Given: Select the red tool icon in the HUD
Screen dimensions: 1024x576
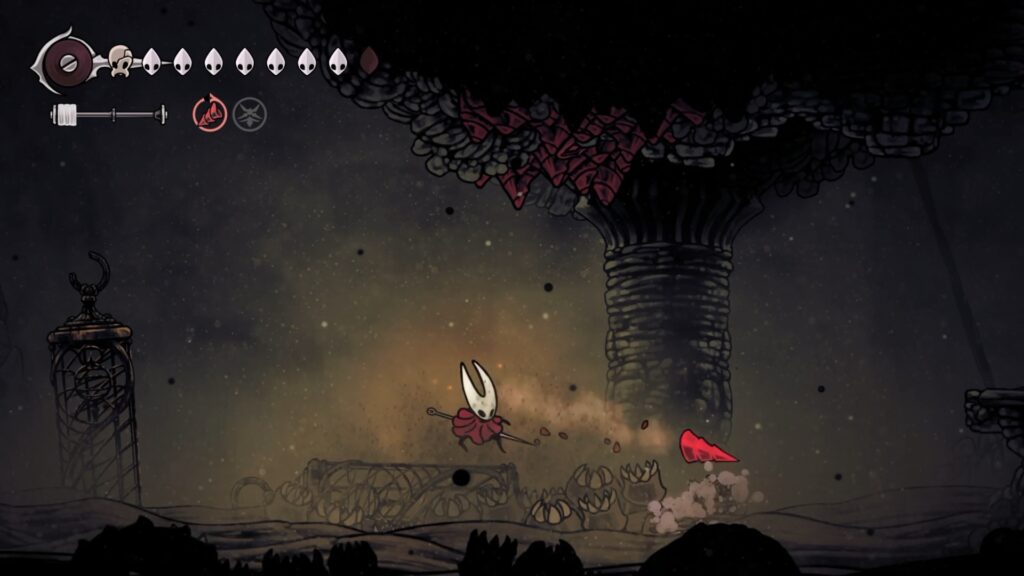Looking at the screenshot, I should tap(210, 114).
